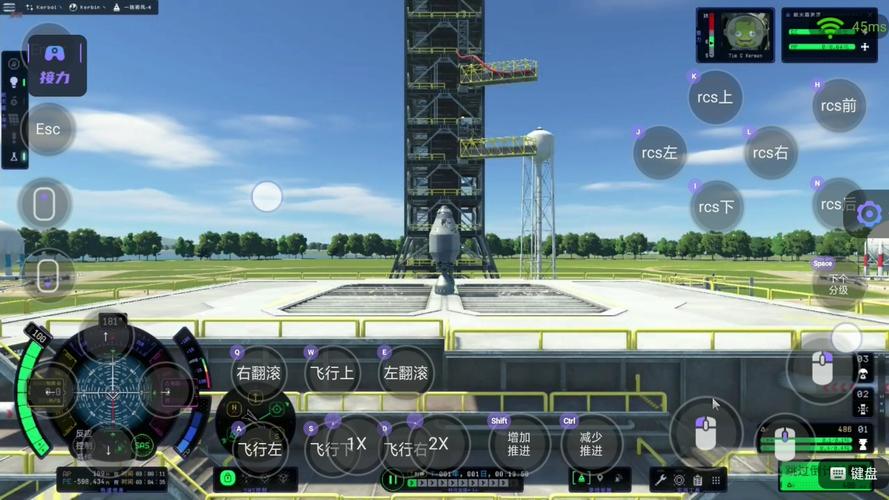Screen dimensions: 889x500
Task: Click the green pause time button
Action: coord(392,481)
